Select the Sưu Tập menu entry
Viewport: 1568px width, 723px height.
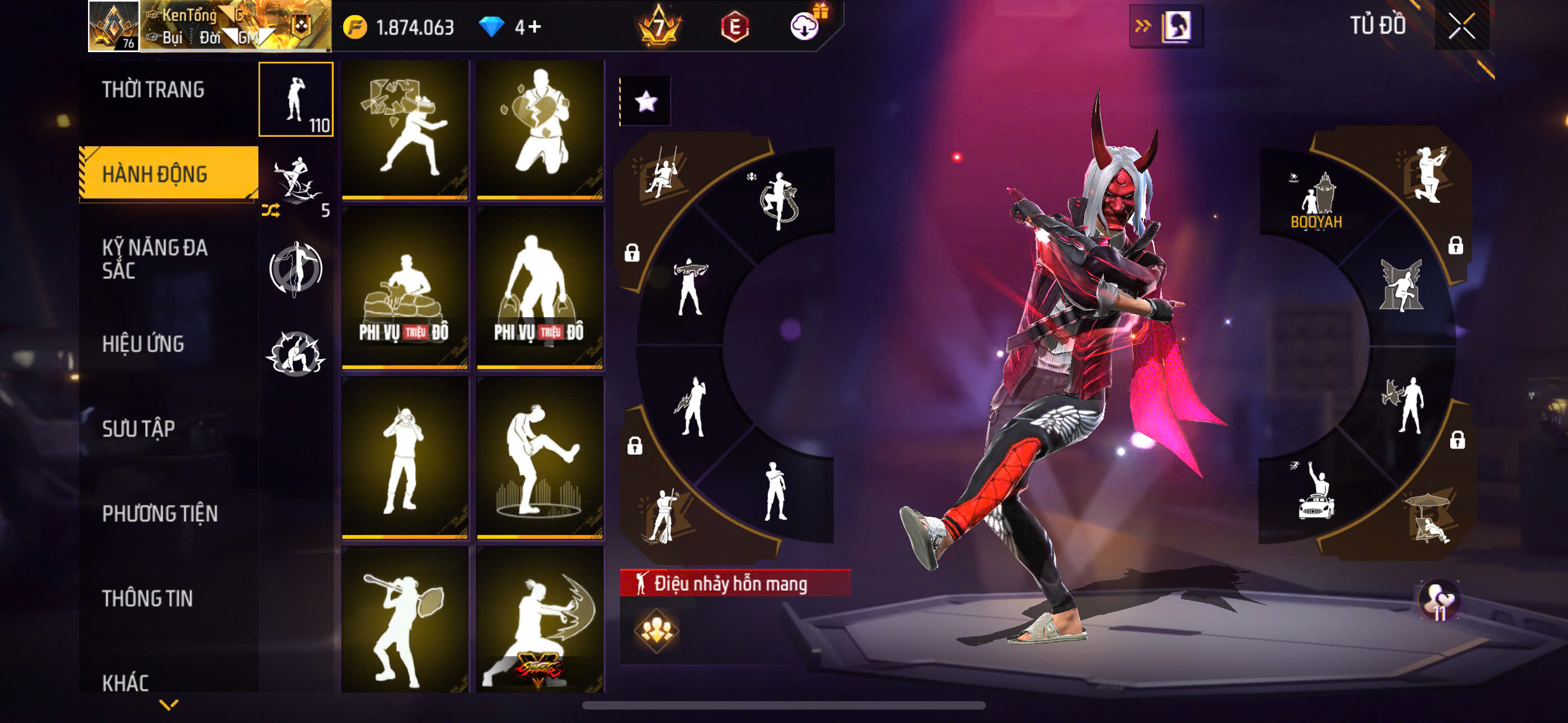point(138,428)
